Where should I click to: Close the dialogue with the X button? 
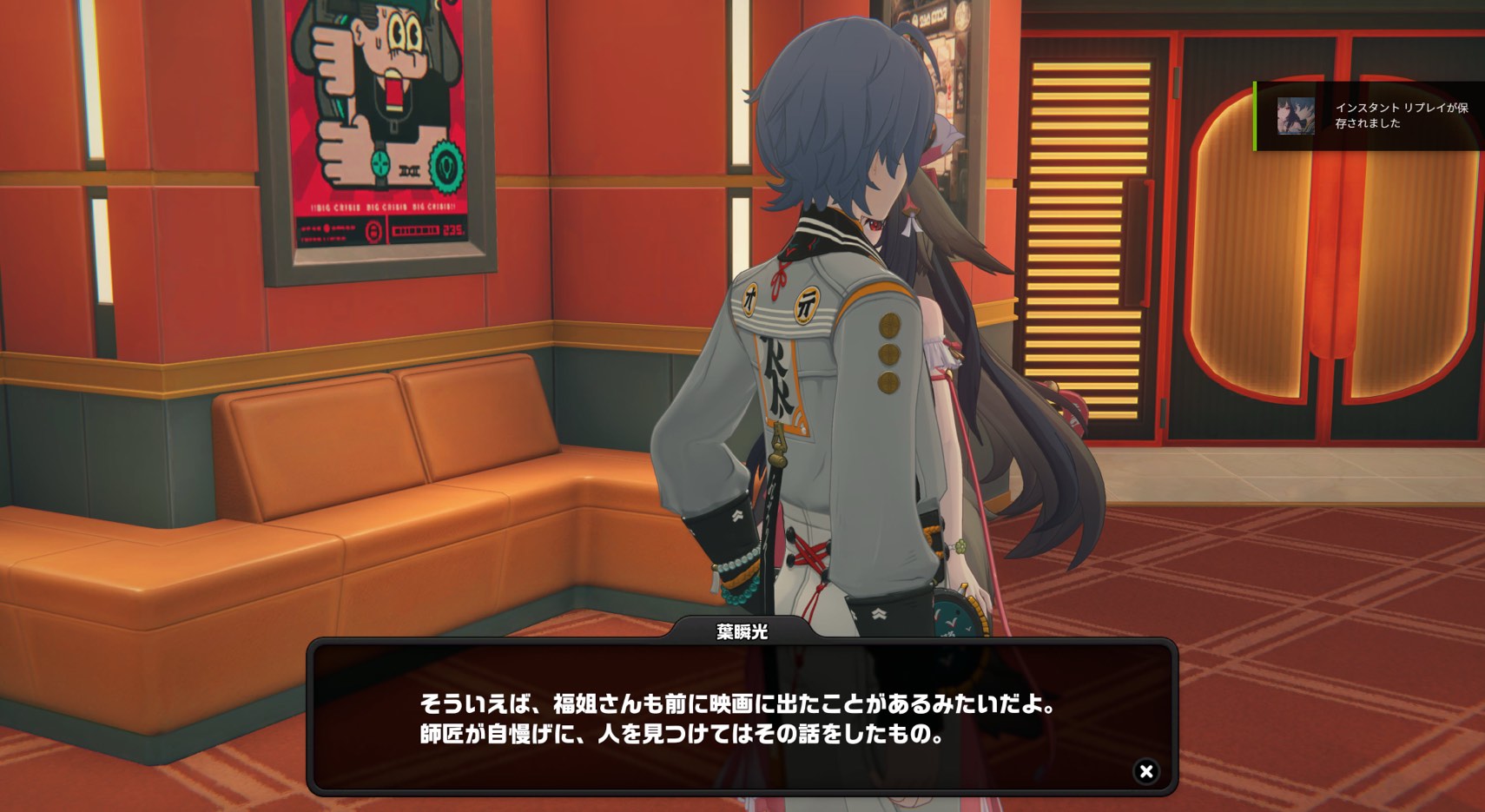tap(1145, 771)
